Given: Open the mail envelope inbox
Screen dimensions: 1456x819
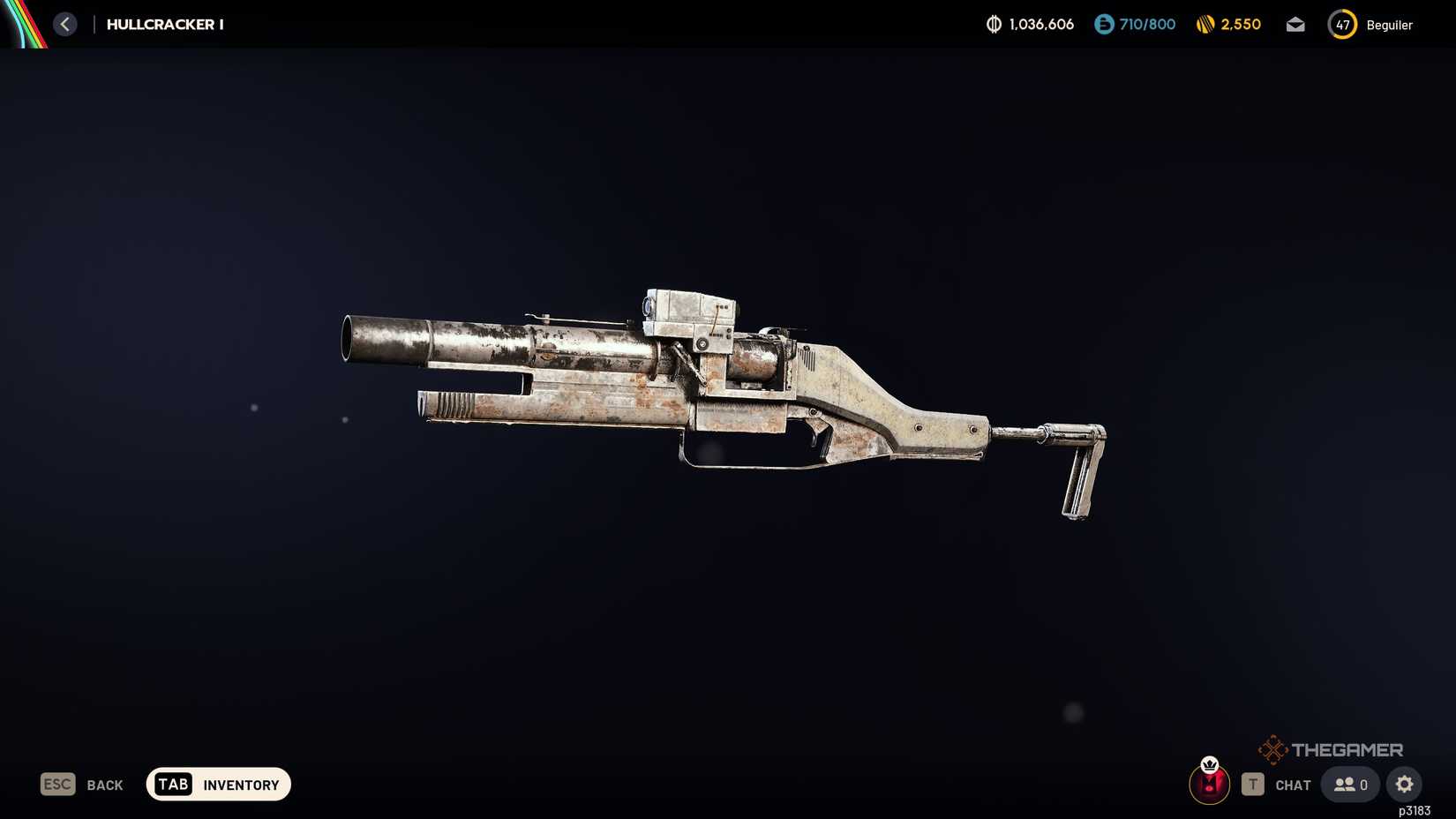Looking at the screenshot, I should pyautogui.click(x=1295, y=24).
